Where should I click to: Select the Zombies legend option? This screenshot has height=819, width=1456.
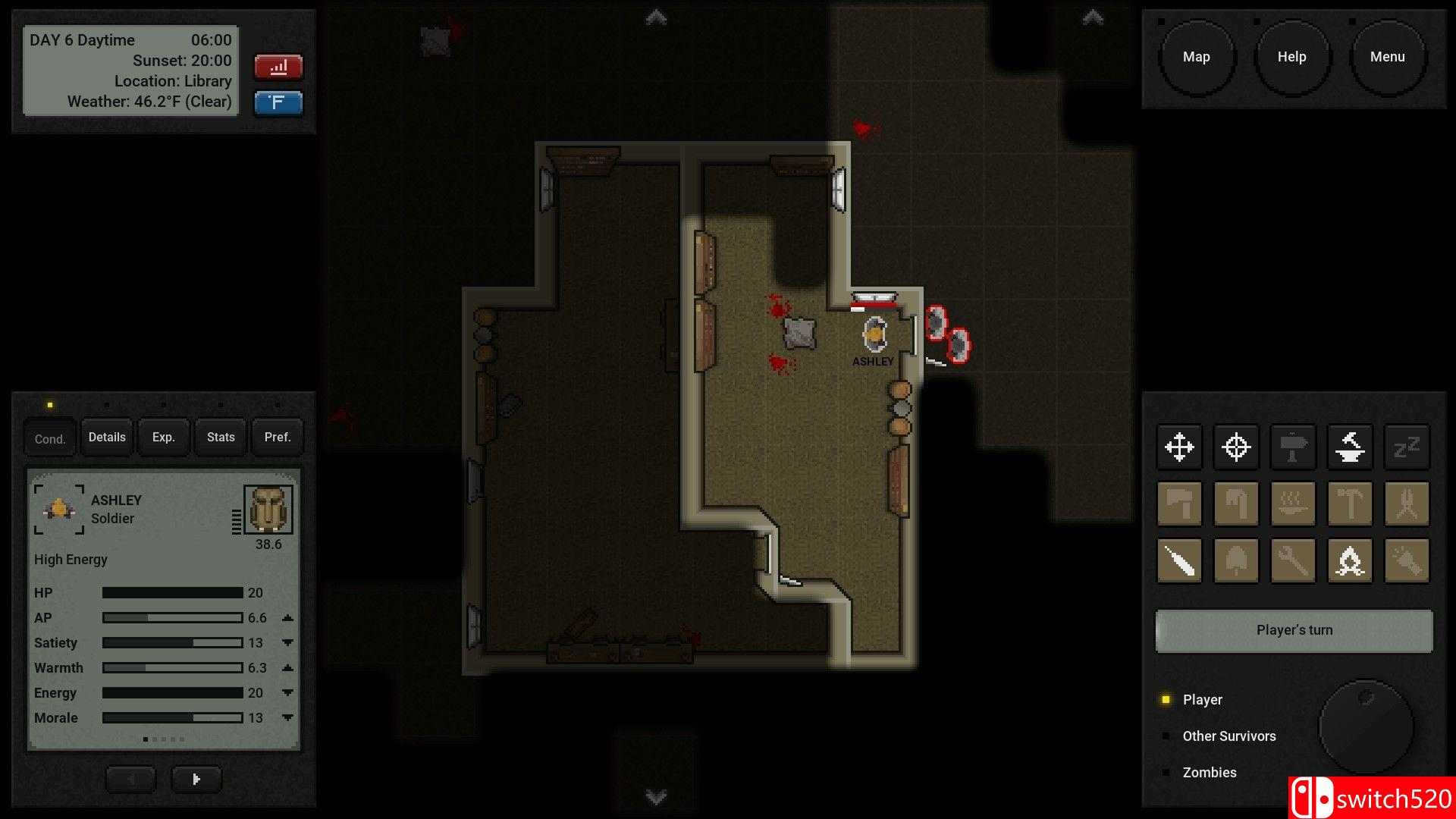pos(1210,772)
